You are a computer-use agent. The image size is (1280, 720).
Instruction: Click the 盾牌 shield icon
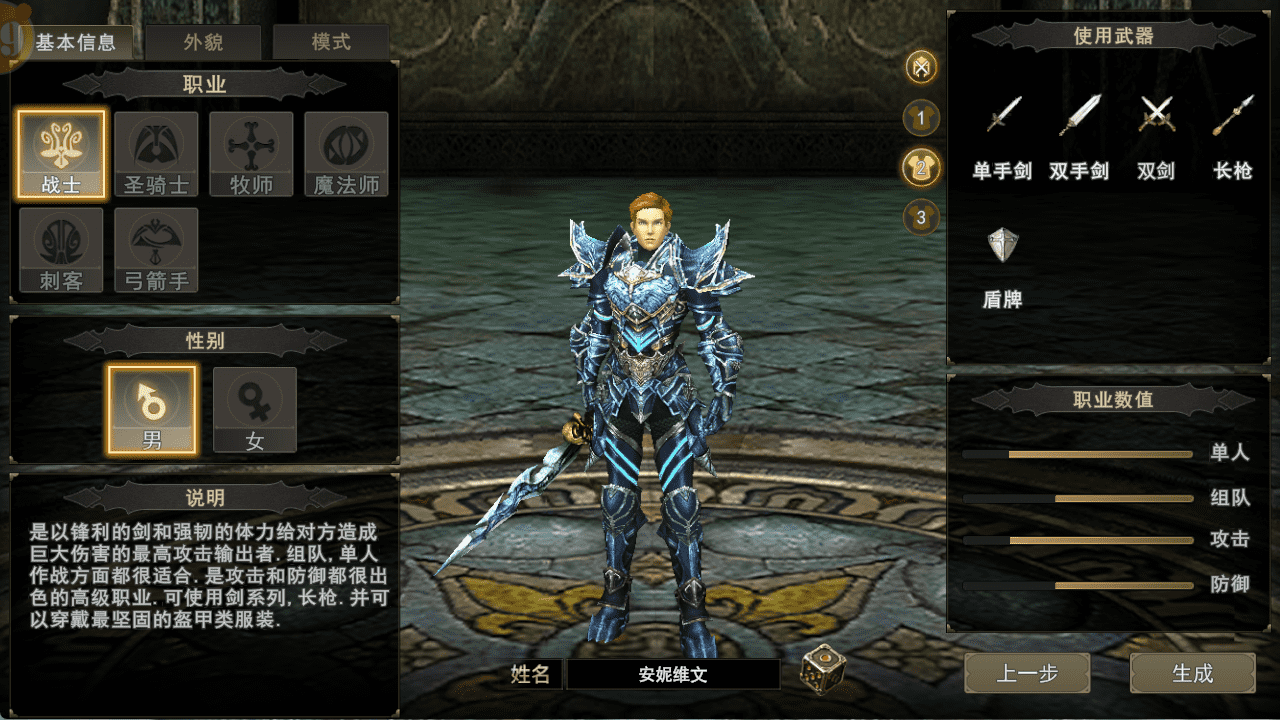click(x=1000, y=243)
